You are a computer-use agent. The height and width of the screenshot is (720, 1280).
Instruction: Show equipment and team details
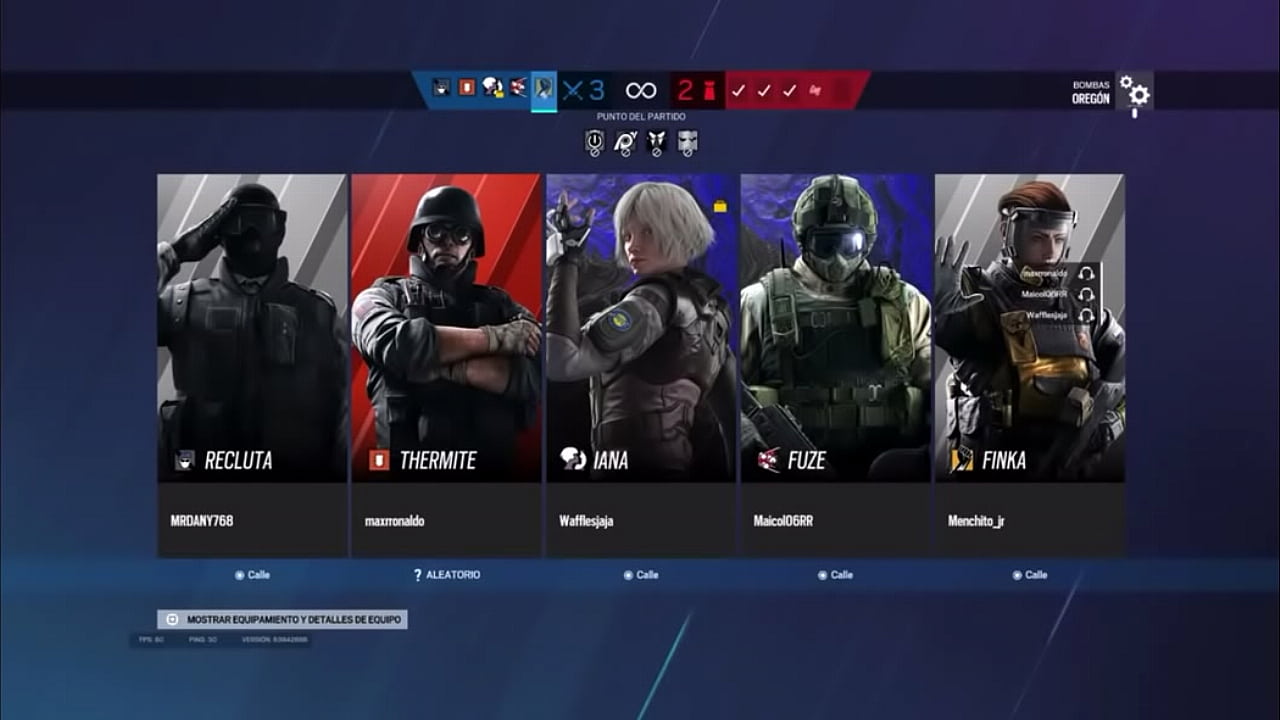282,620
